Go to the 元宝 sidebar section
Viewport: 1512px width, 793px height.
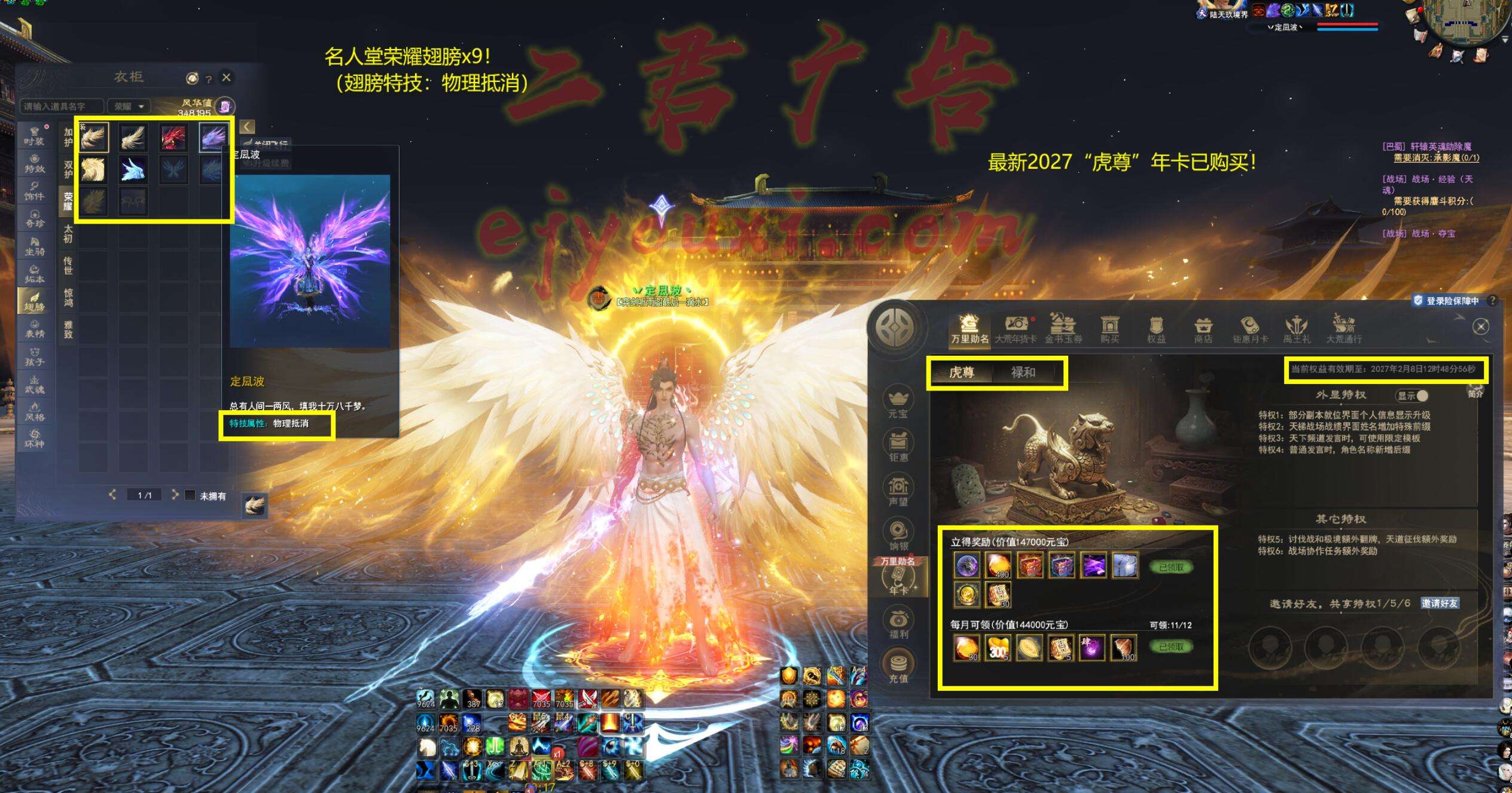tap(898, 403)
